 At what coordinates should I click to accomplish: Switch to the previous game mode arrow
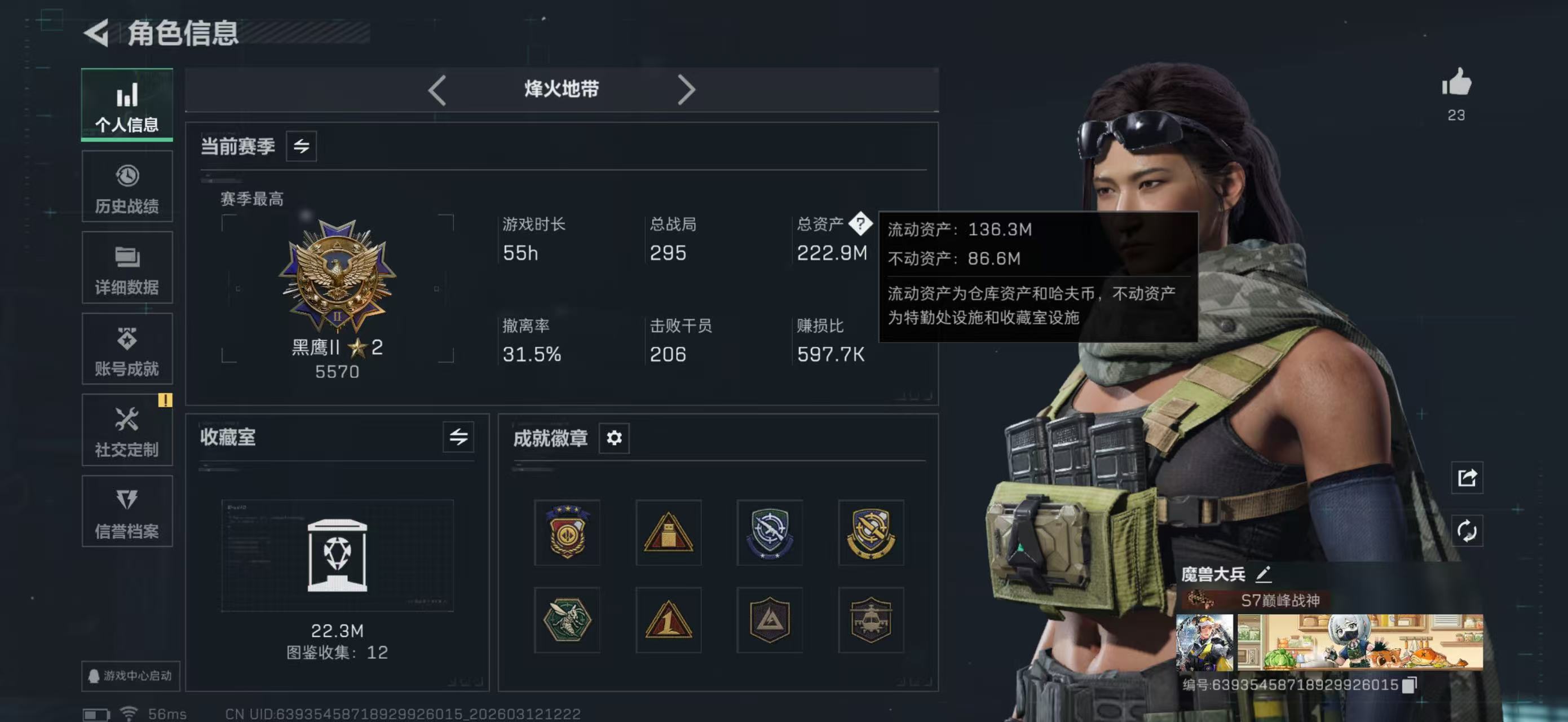click(437, 90)
